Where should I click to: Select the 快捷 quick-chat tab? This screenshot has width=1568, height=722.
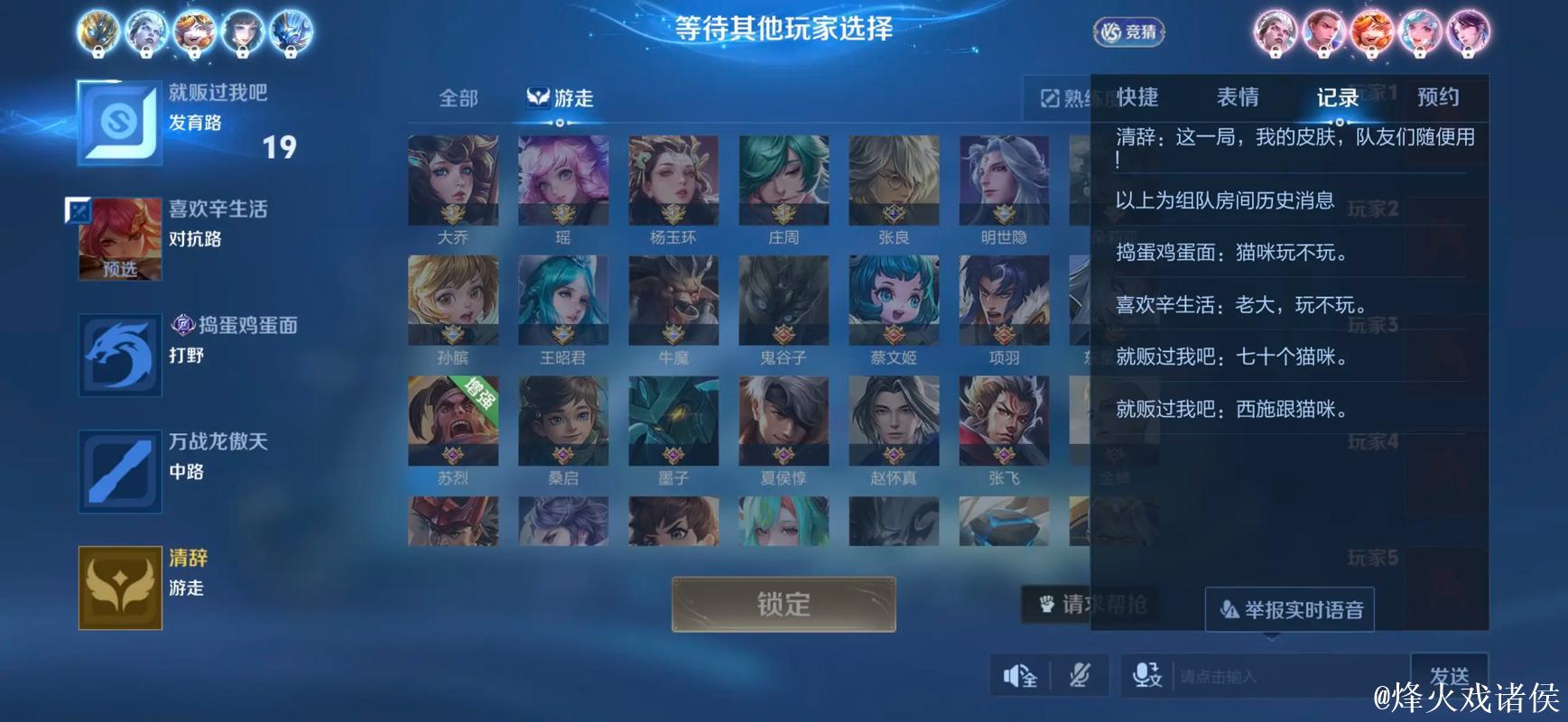pos(1139,97)
